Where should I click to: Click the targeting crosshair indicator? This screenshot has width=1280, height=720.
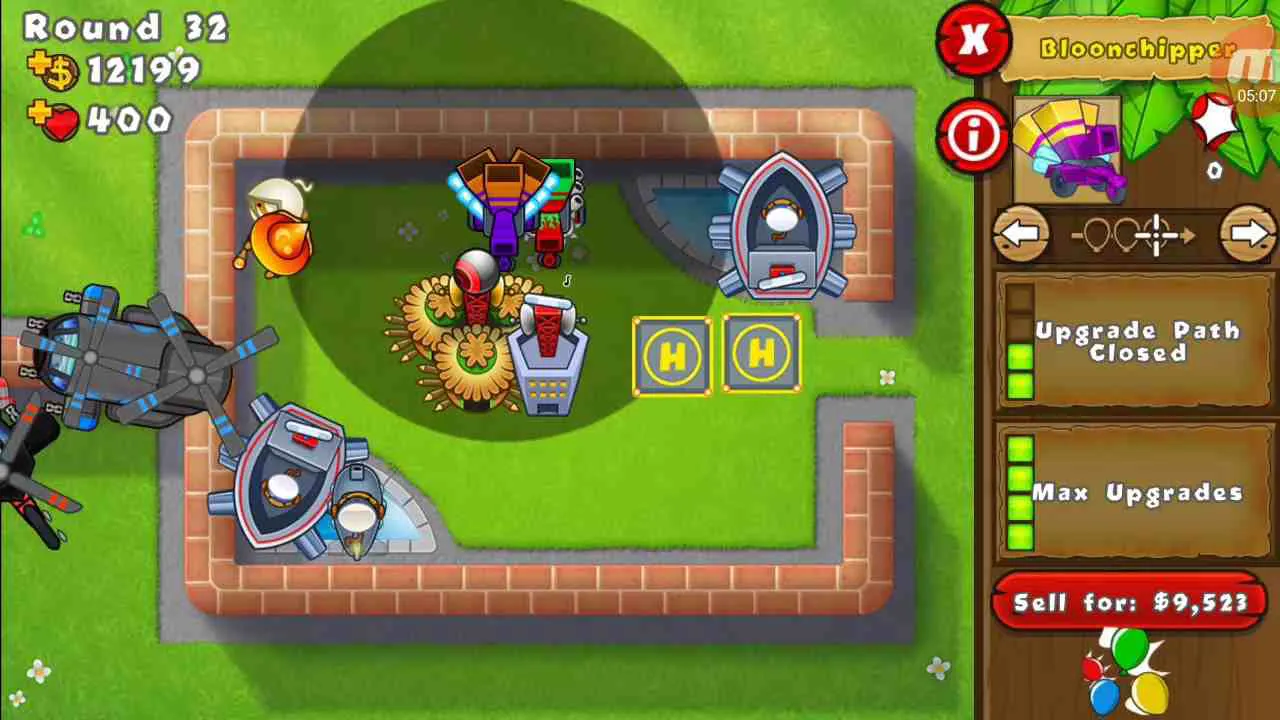coord(1155,235)
